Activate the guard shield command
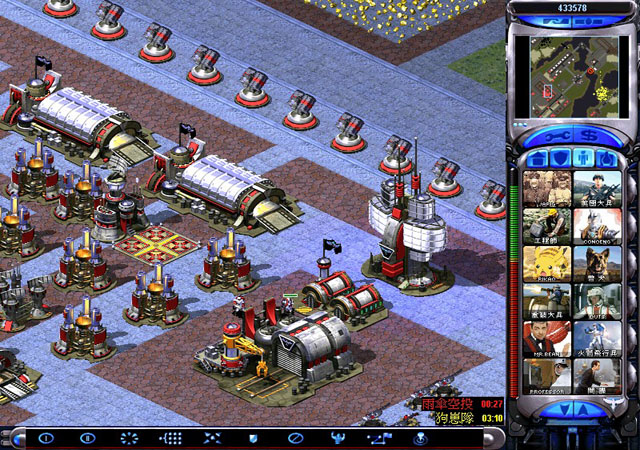 click(252, 438)
